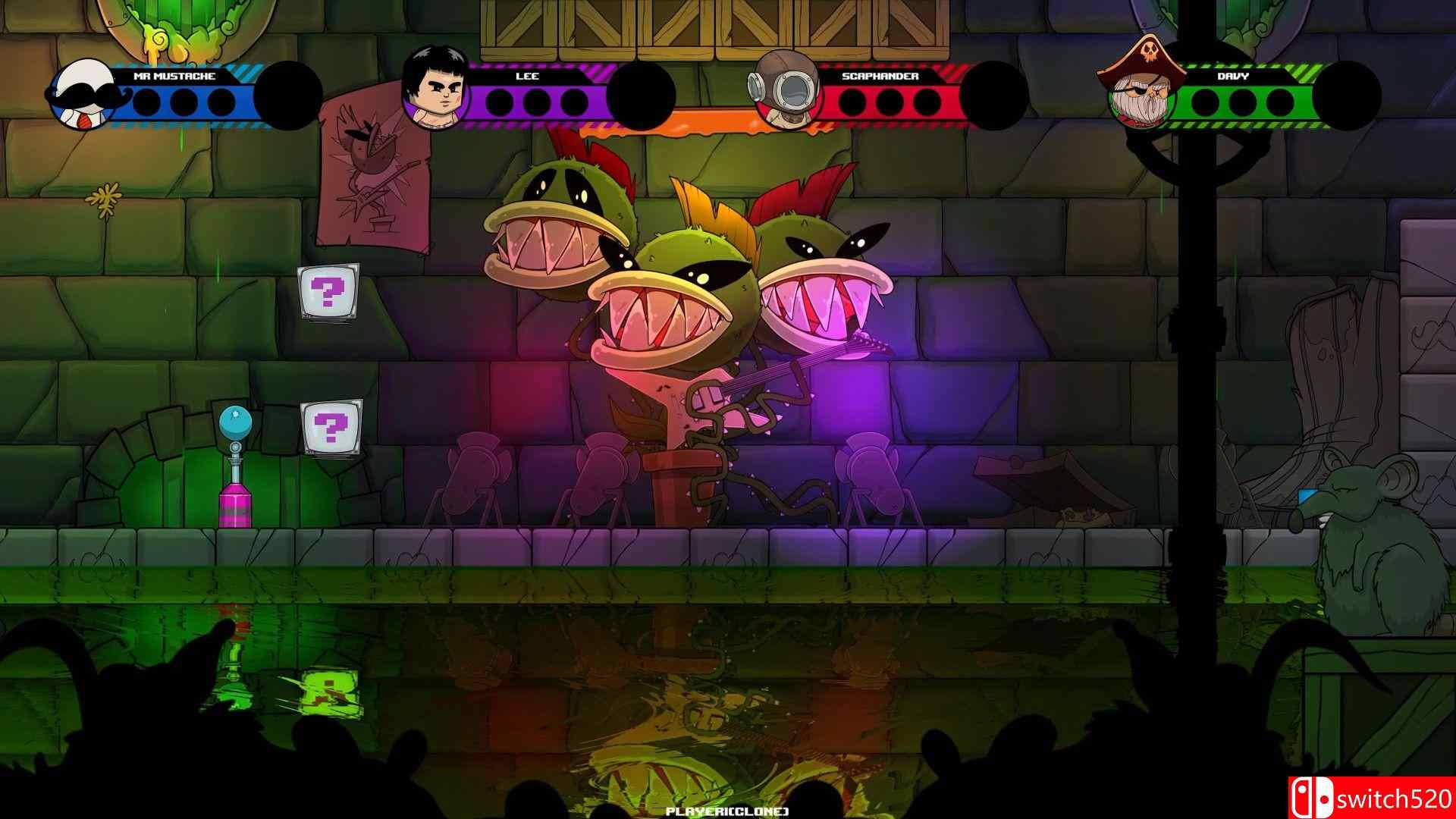Select the Mr Mustache character portrait
Viewport: 1456px width, 819px height.
(x=83, y=95)
